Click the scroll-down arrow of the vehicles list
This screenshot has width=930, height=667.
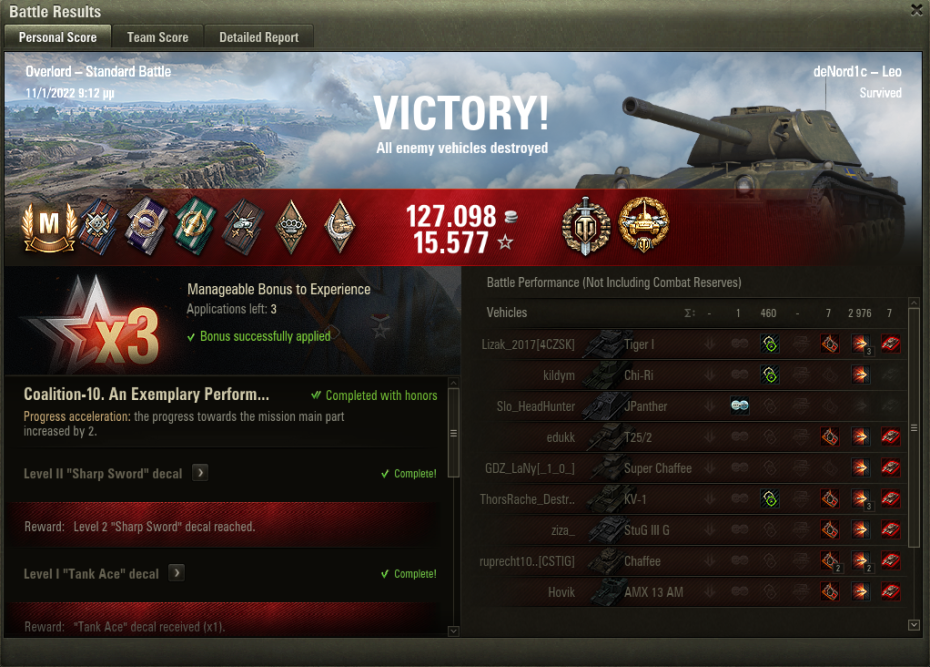[x=913, y=625]
